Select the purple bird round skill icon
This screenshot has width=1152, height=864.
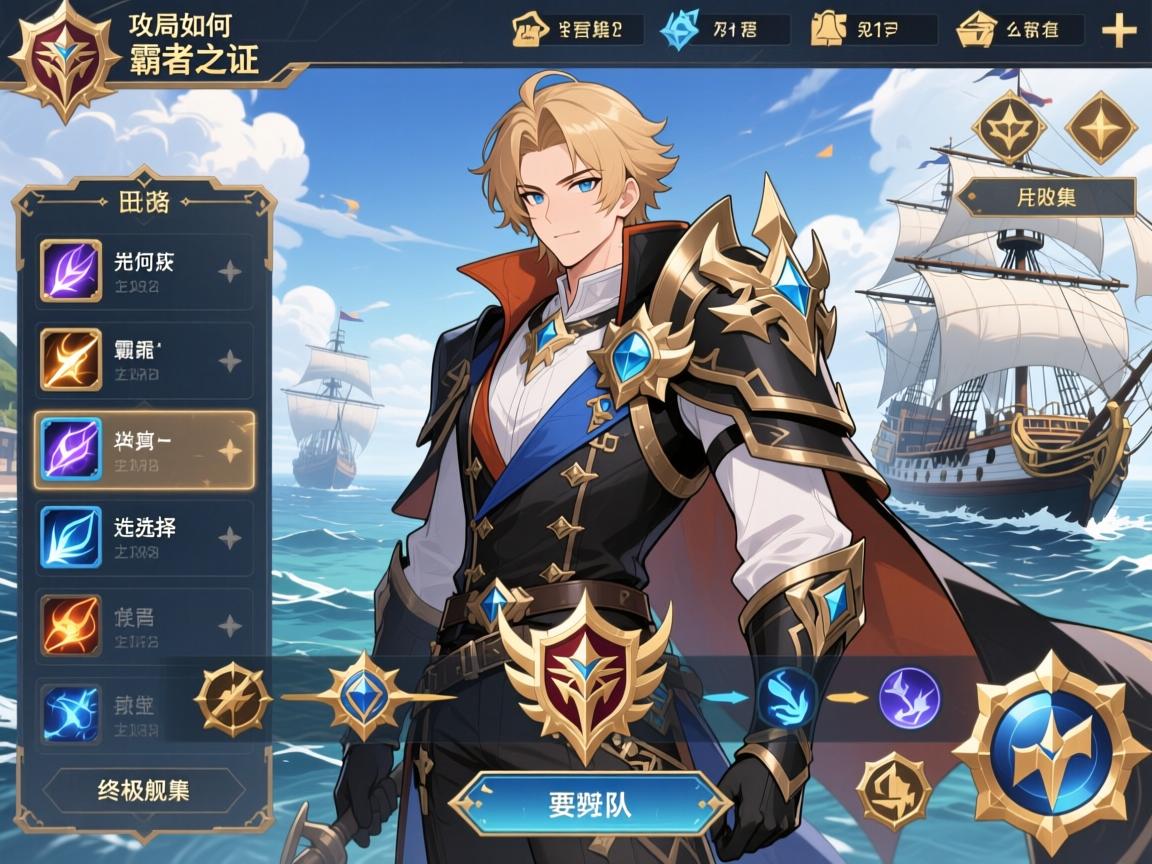click(x=909, y=697)
